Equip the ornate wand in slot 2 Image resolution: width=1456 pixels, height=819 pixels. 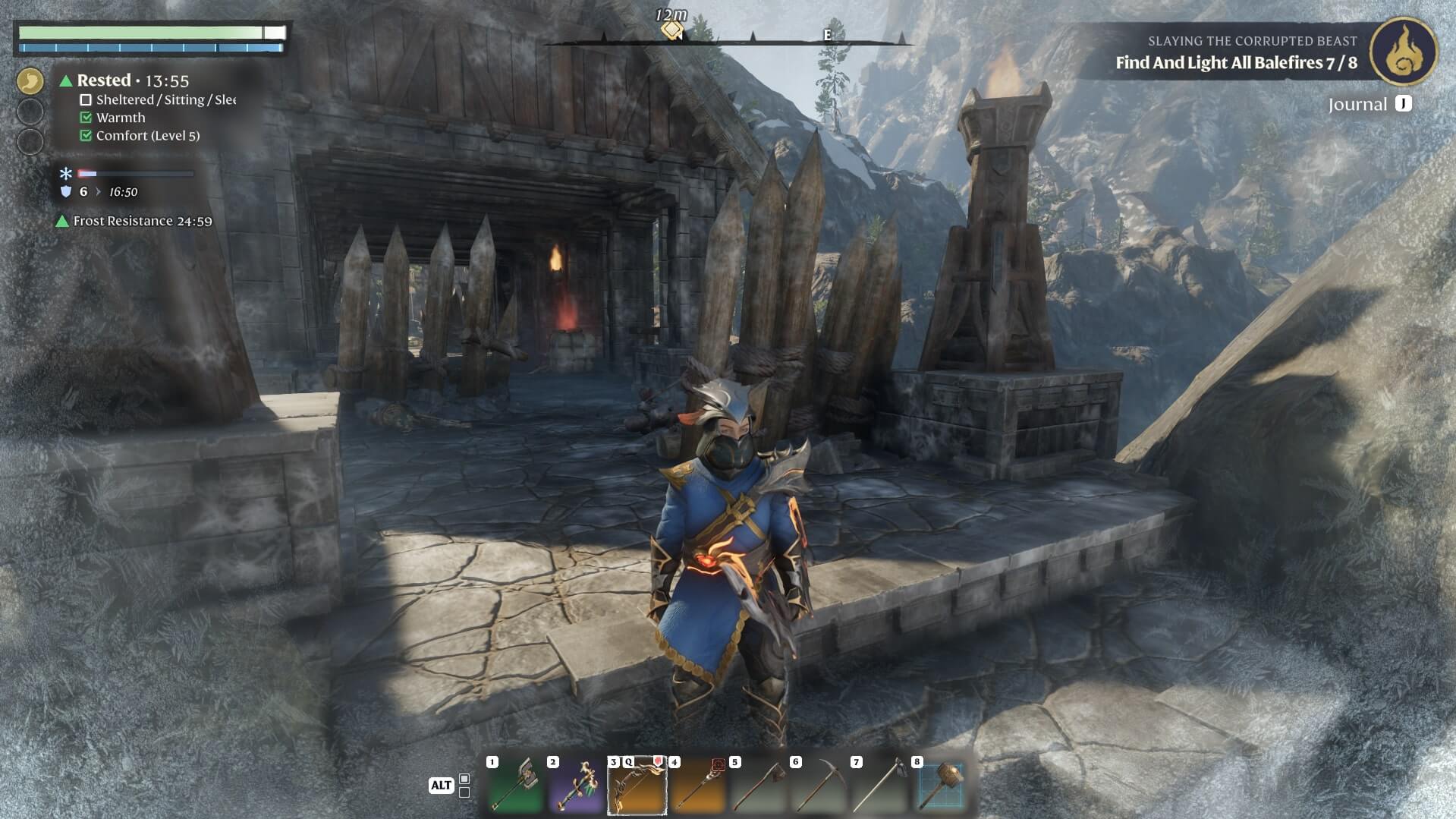[x=576, y=785]
